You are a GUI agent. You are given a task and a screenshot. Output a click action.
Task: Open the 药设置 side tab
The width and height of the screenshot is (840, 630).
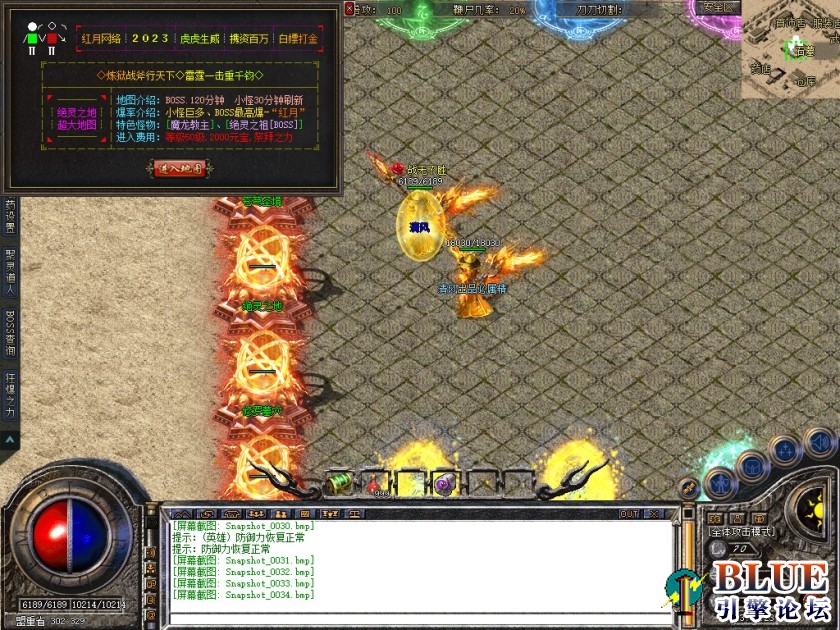pyautogui.click(x=10, y=212)
